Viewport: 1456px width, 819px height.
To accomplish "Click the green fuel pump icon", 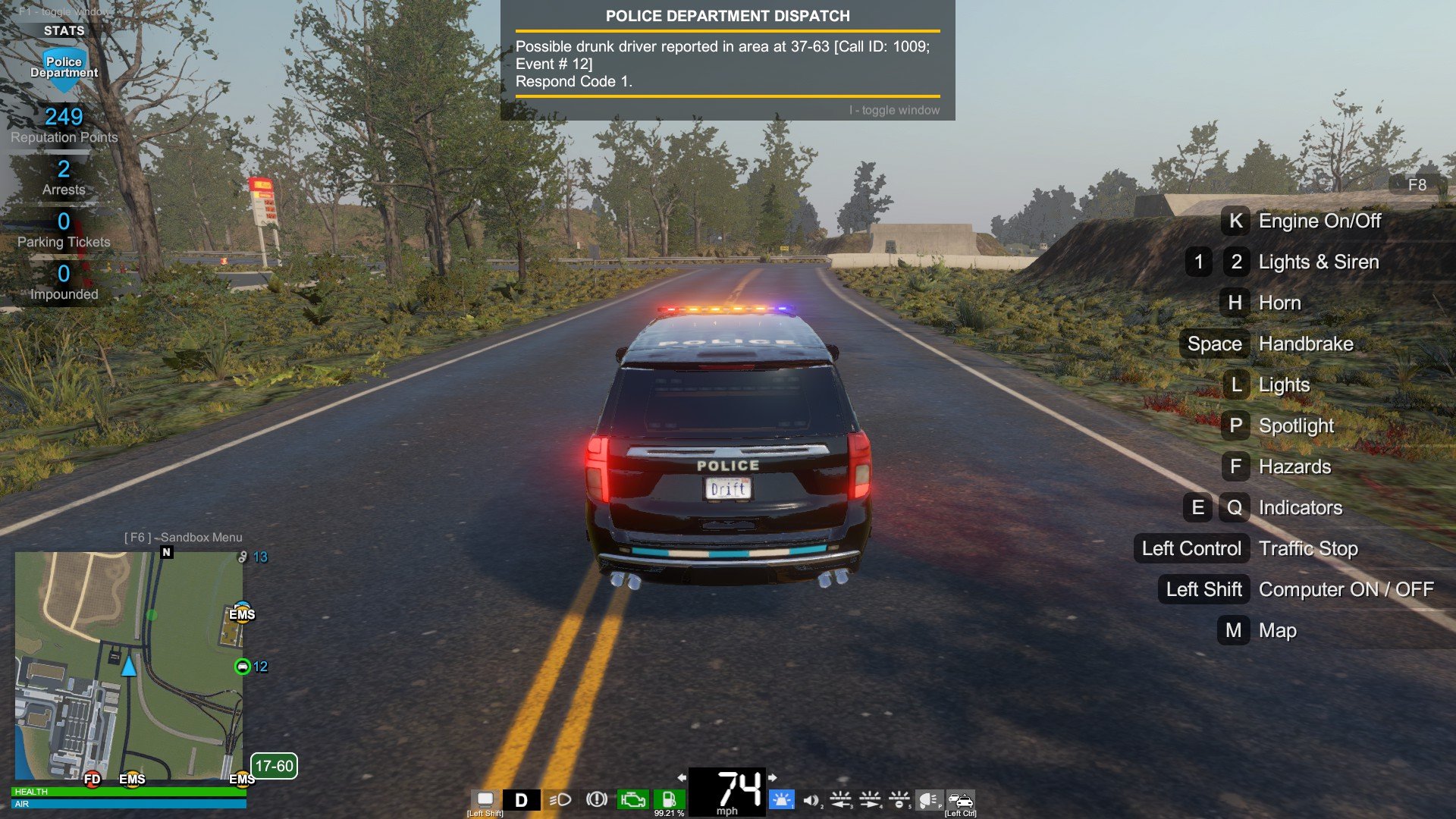I will point(669,799).
